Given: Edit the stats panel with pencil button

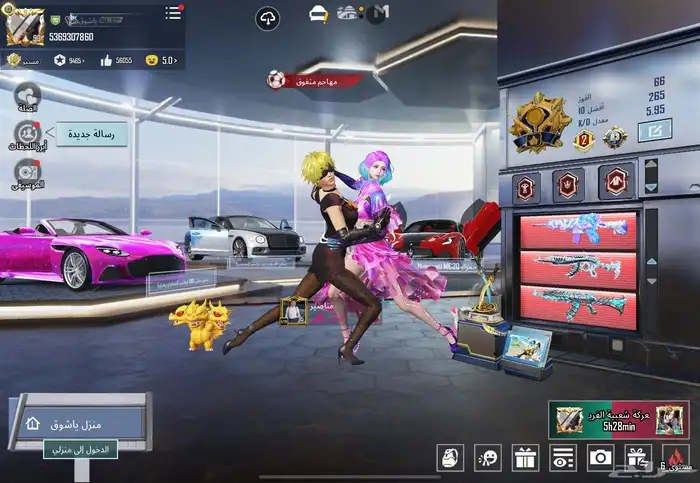Looking at the screenshot, I should 659,128.
